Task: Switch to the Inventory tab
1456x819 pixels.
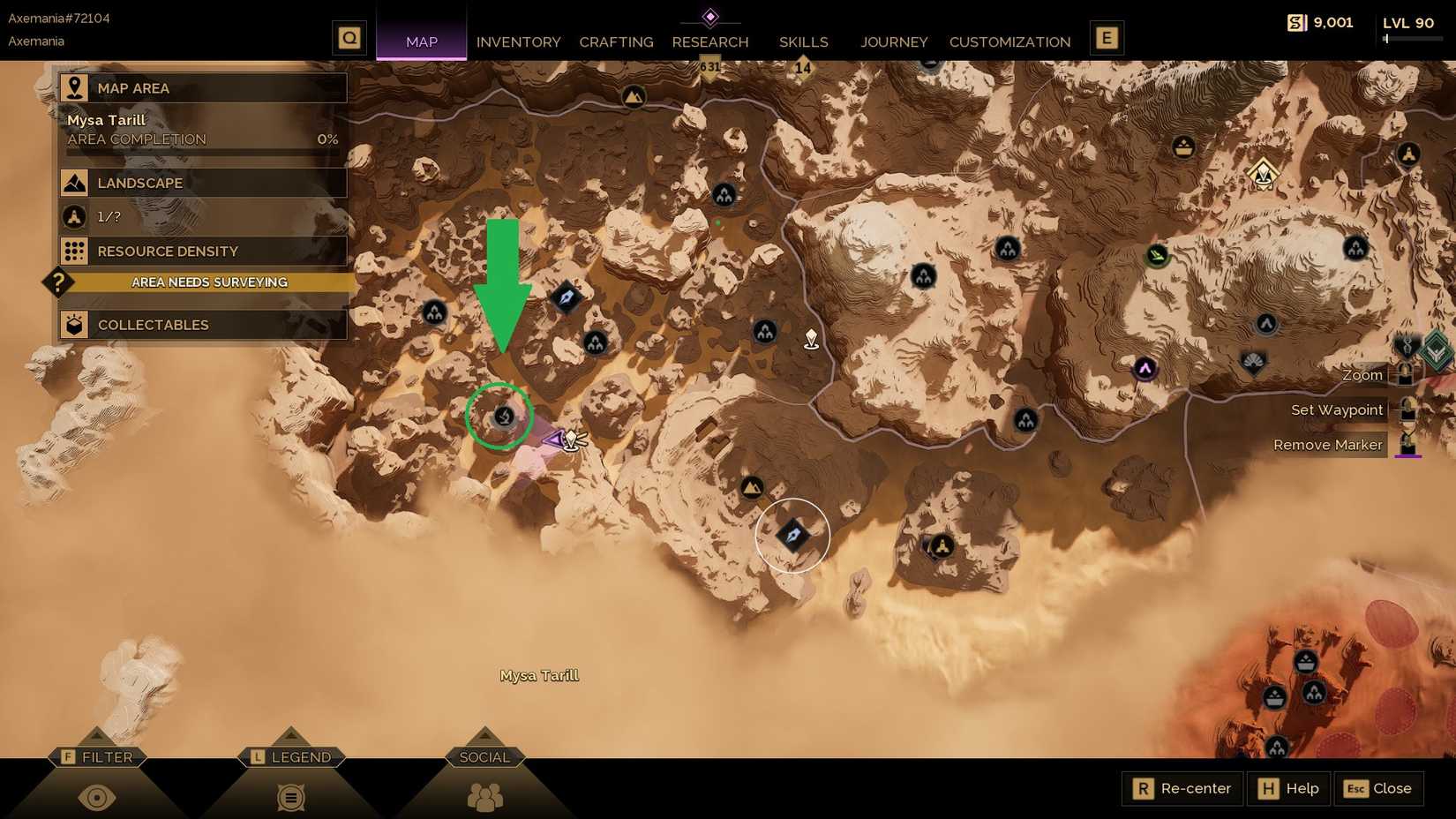Action: 518,41
